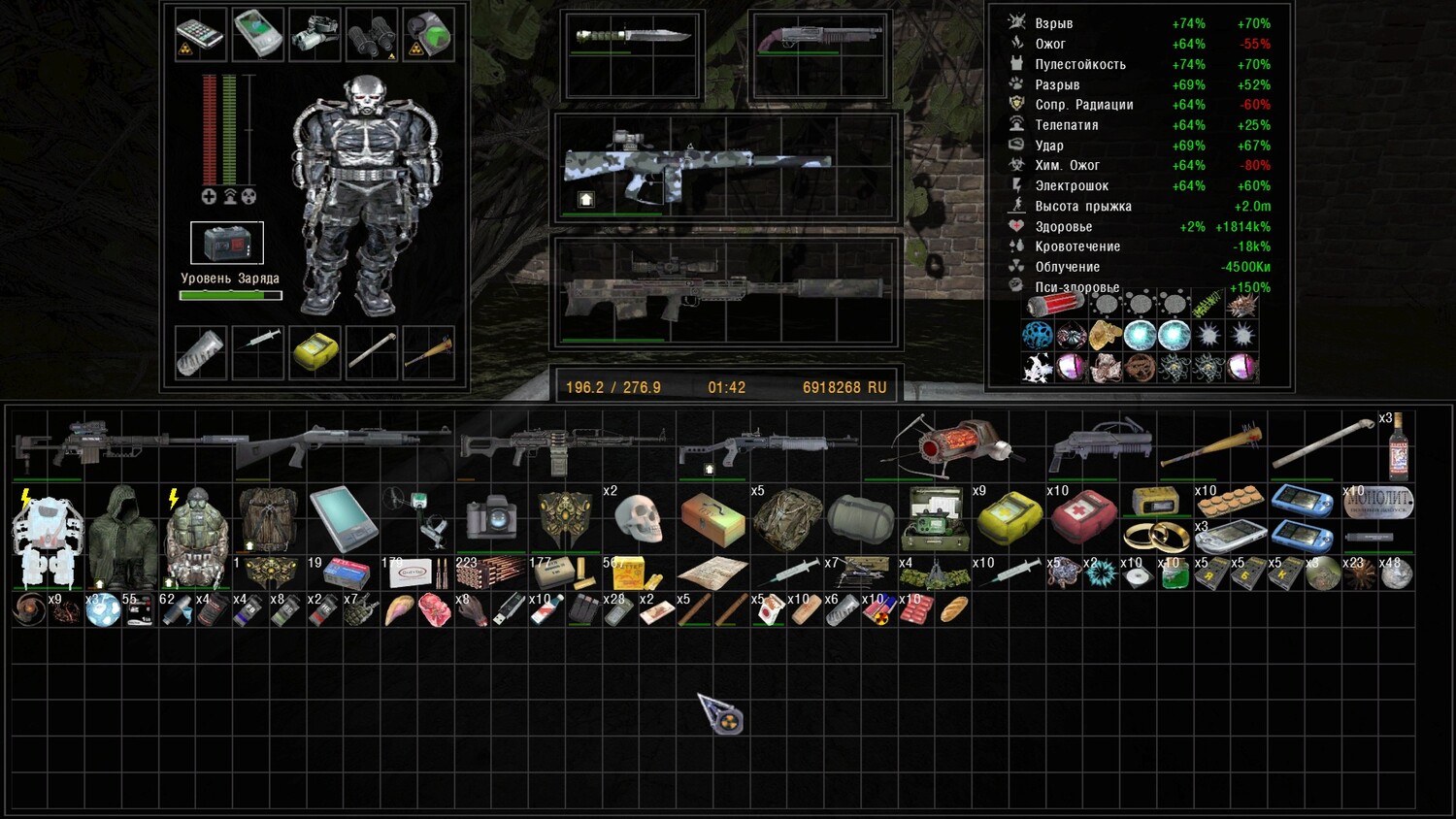Select the white skull item

click(638, 518)
